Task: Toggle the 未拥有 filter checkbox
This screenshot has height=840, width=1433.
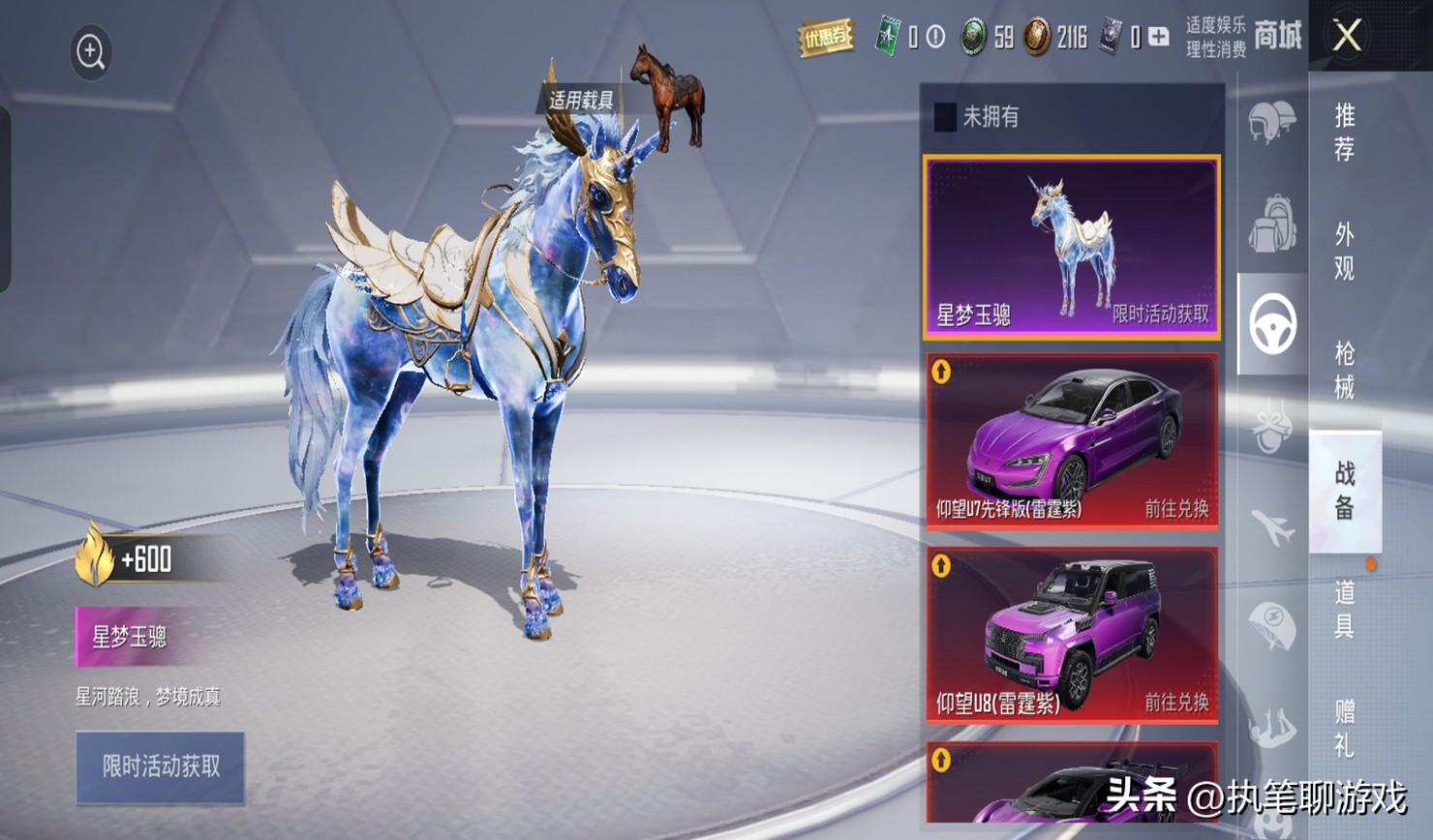Action: pos(945,117)
